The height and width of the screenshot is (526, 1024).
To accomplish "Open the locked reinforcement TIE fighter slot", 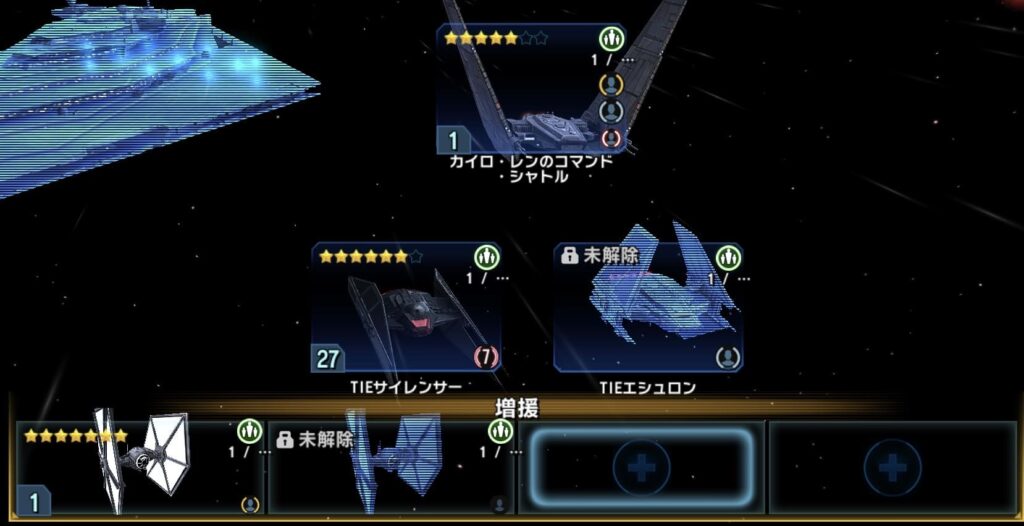I will [x=391, y=467].
